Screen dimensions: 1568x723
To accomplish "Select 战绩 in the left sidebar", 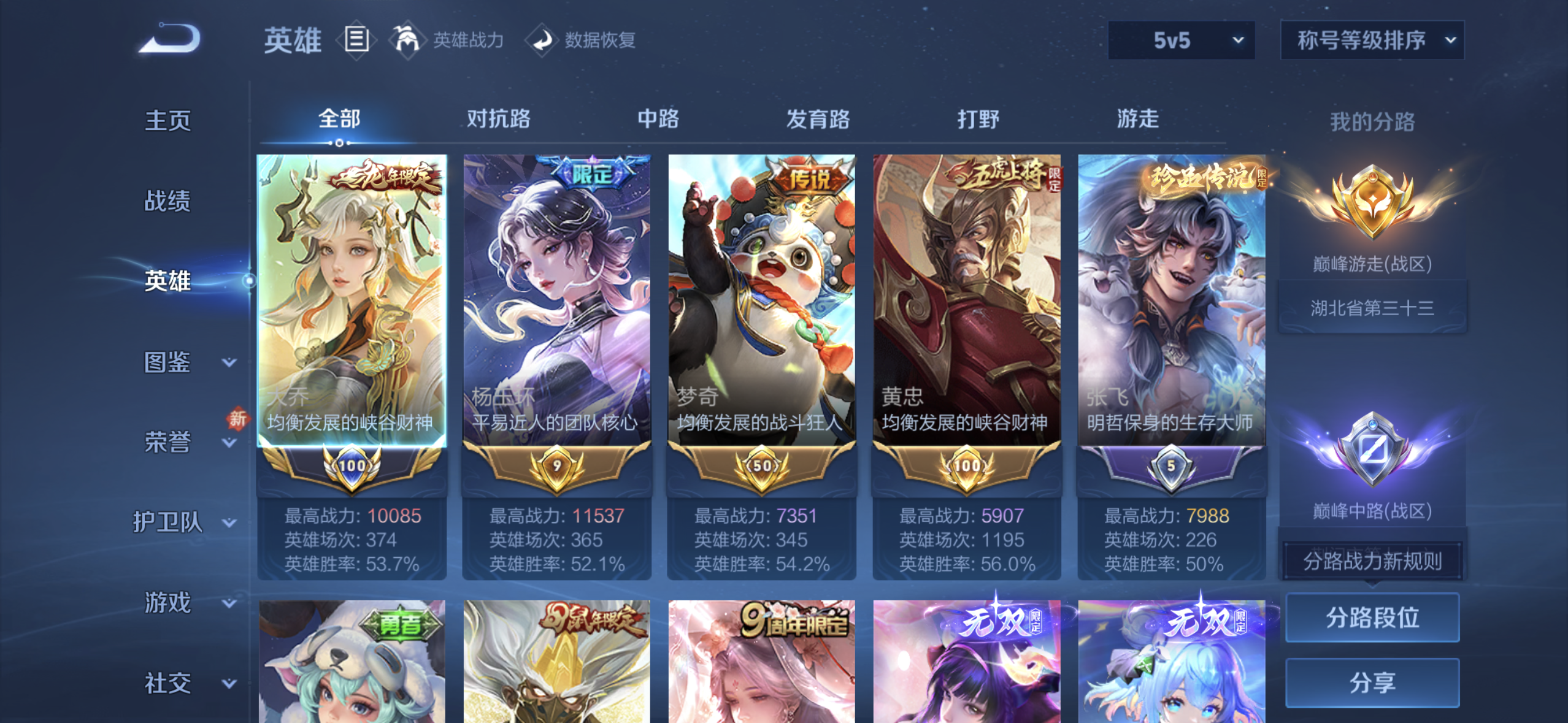I will tap(167, 200).
